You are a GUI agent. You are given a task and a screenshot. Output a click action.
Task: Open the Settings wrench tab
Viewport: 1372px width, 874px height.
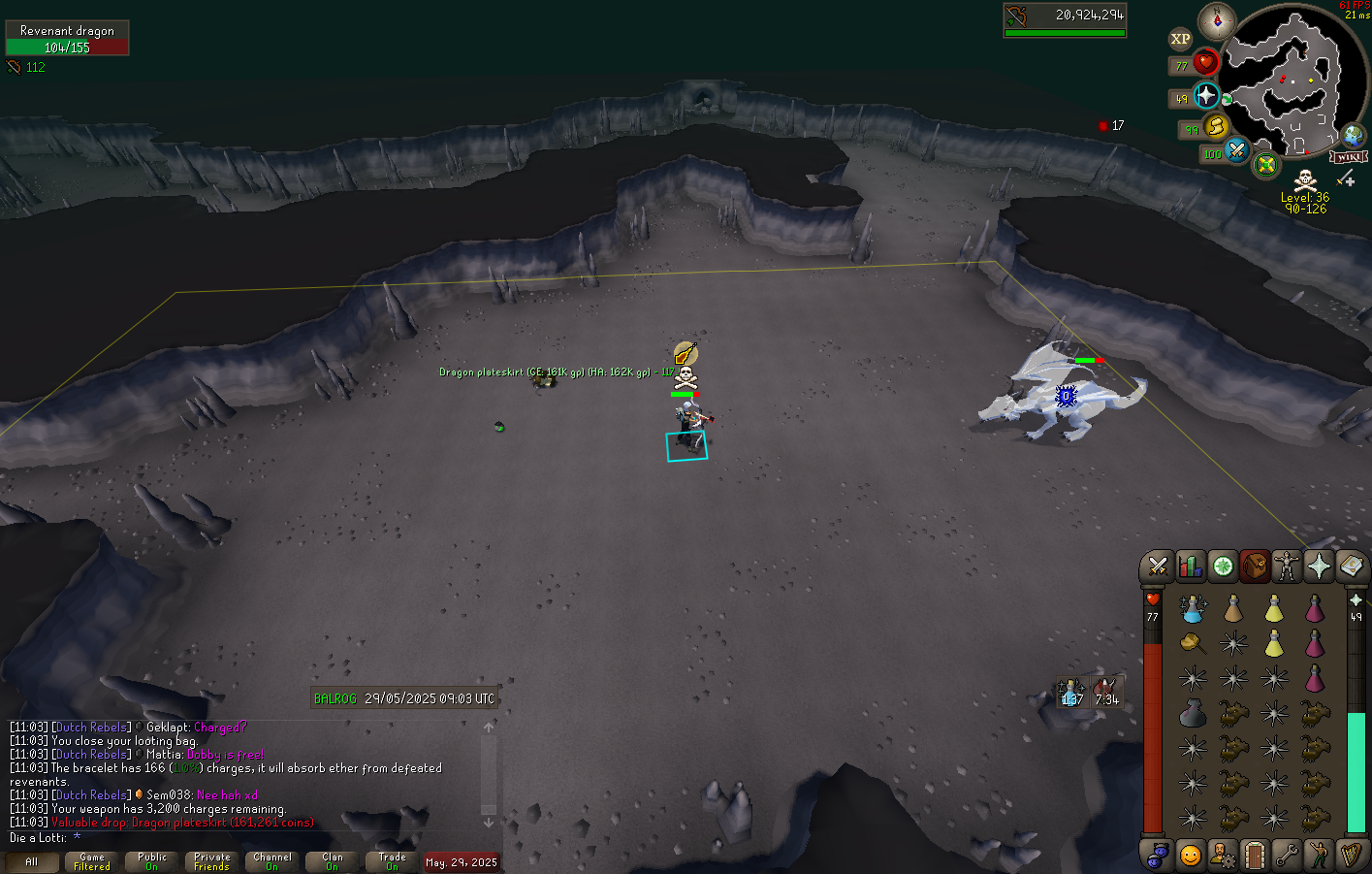point(1287,855)
